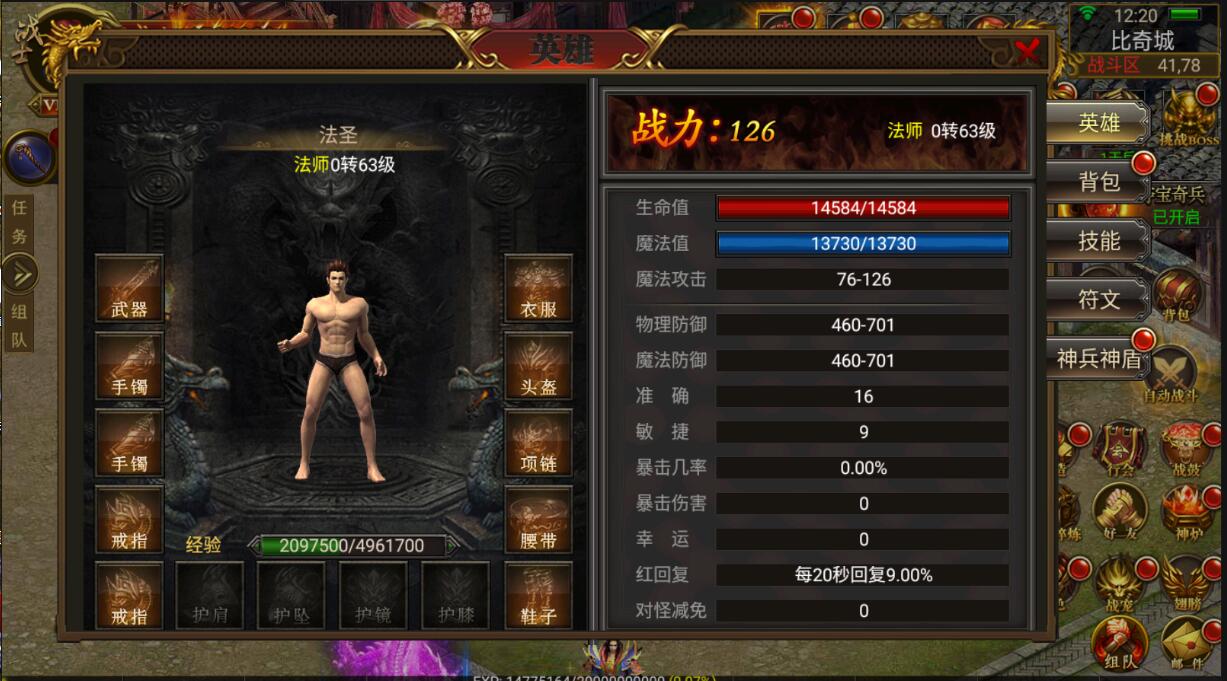Toggle 自动战斗 auto battle

point(1171,375)
